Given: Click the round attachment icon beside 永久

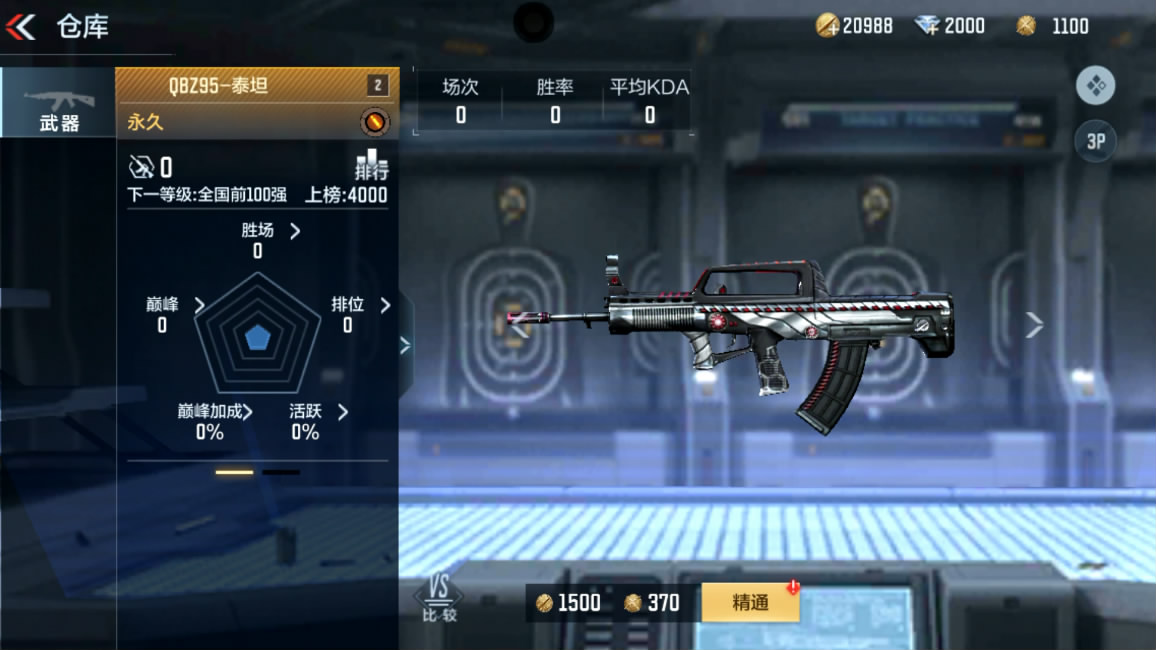Looking at the screenshot, I should click(x=375, y=123).
